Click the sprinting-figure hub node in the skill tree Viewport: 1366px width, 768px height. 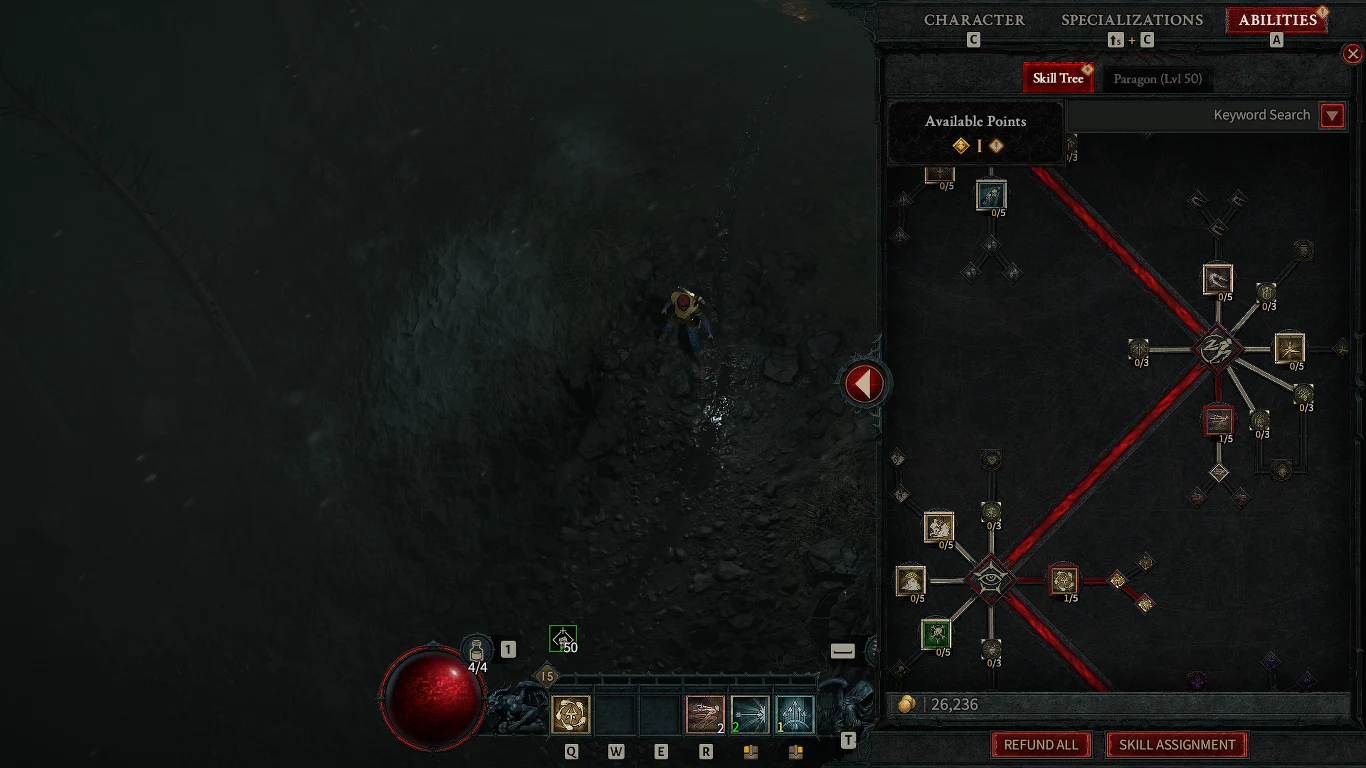[x=1216, y=350]
